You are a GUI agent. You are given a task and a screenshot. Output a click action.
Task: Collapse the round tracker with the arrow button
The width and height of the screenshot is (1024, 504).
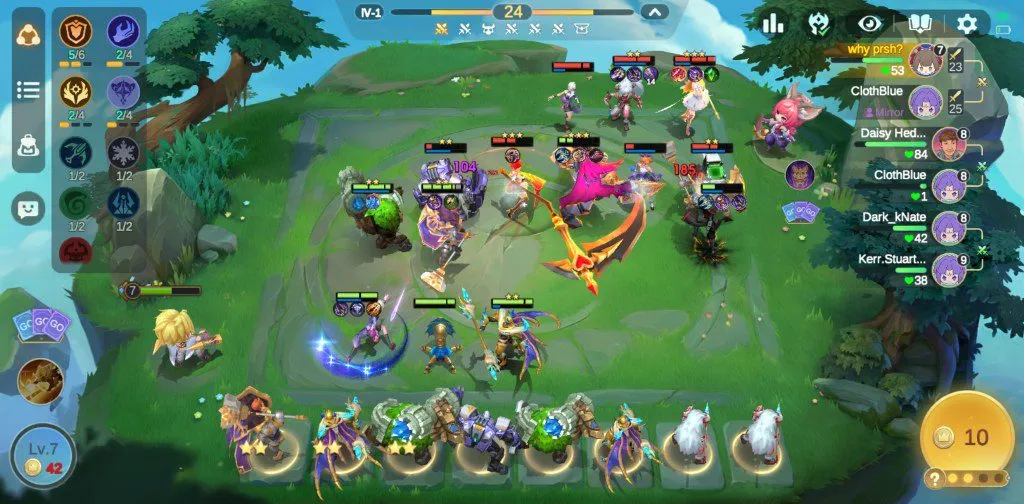tap(654, 12)
